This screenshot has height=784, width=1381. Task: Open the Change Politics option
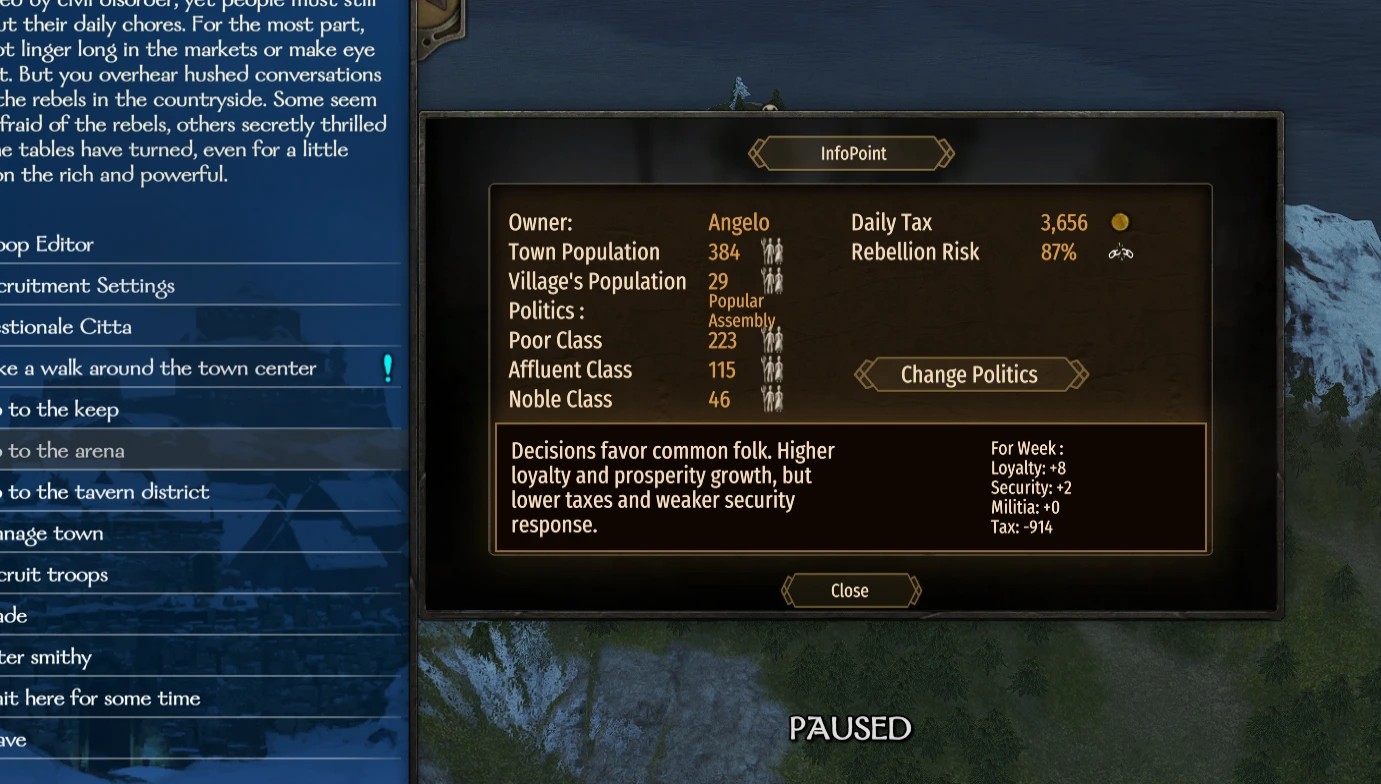(x=969, y=375)
